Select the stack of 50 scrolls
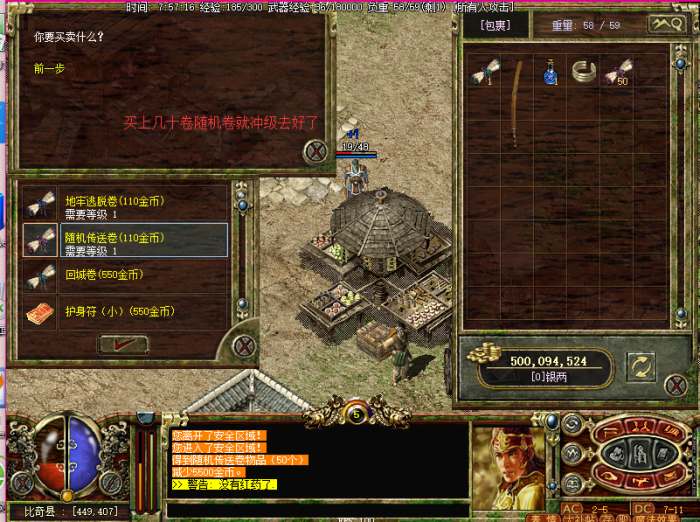The width and height of the screenshot is (700, 522). coord(617,71)
